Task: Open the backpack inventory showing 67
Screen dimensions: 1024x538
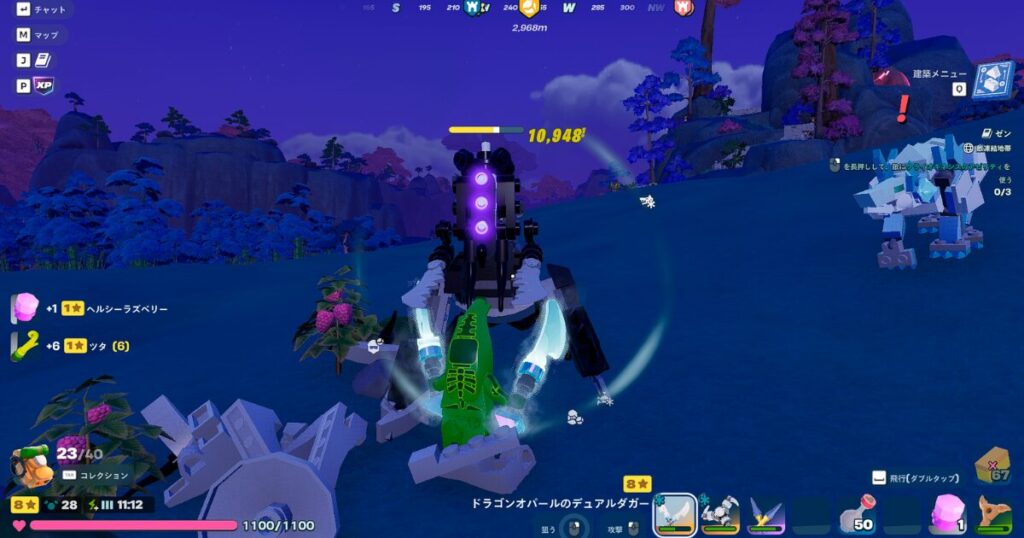Action: (x=994, y=465)
